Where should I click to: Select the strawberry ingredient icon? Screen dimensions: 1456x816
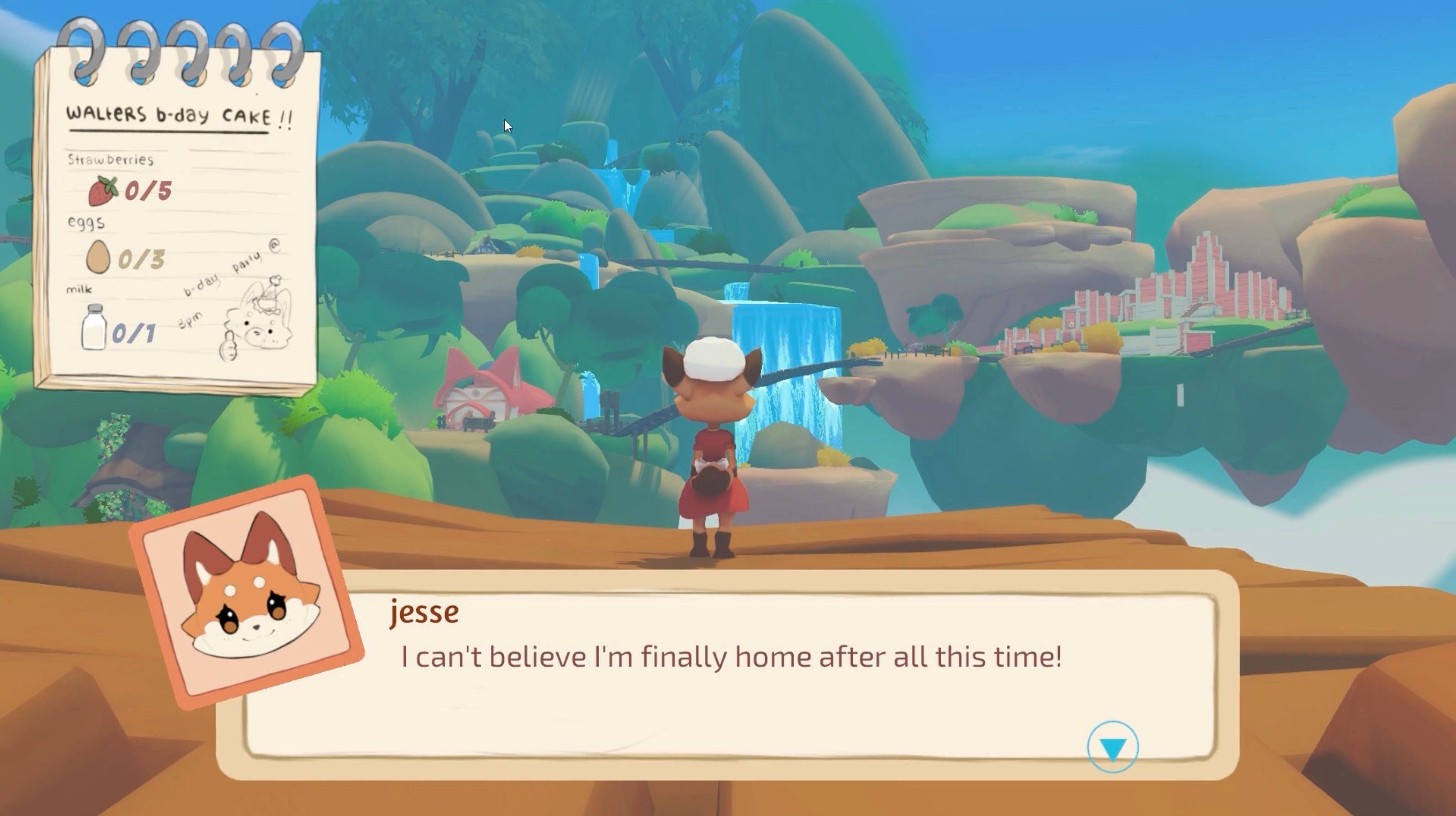[101, 191]
